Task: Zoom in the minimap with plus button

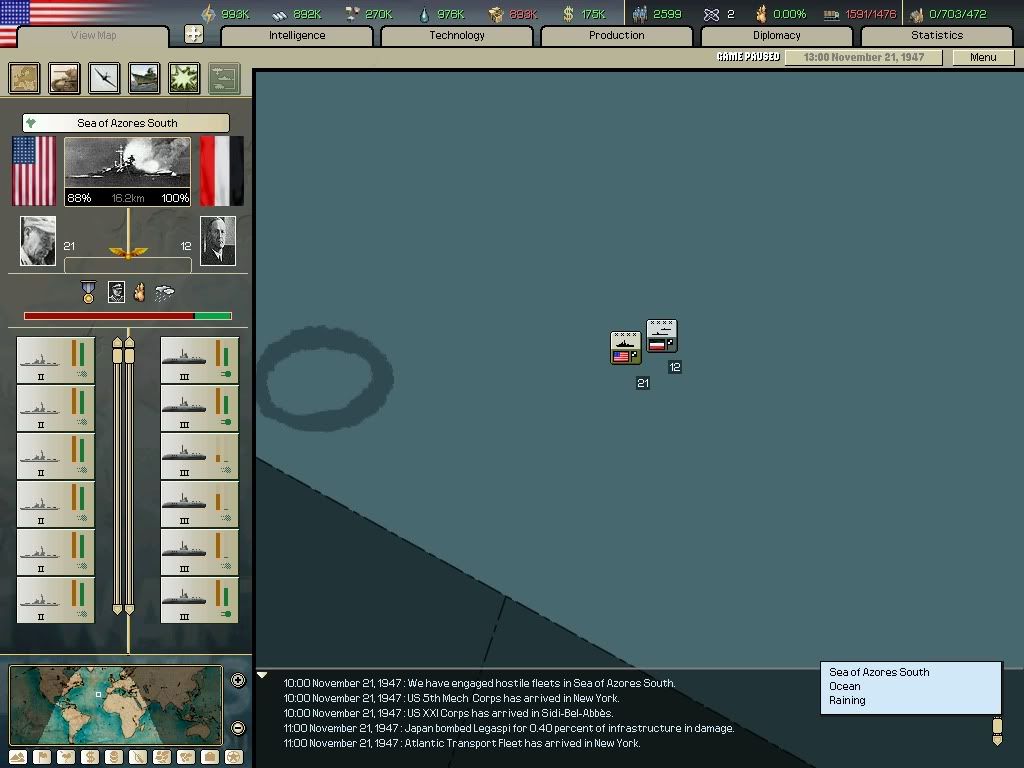Action: tap(238, 681)
